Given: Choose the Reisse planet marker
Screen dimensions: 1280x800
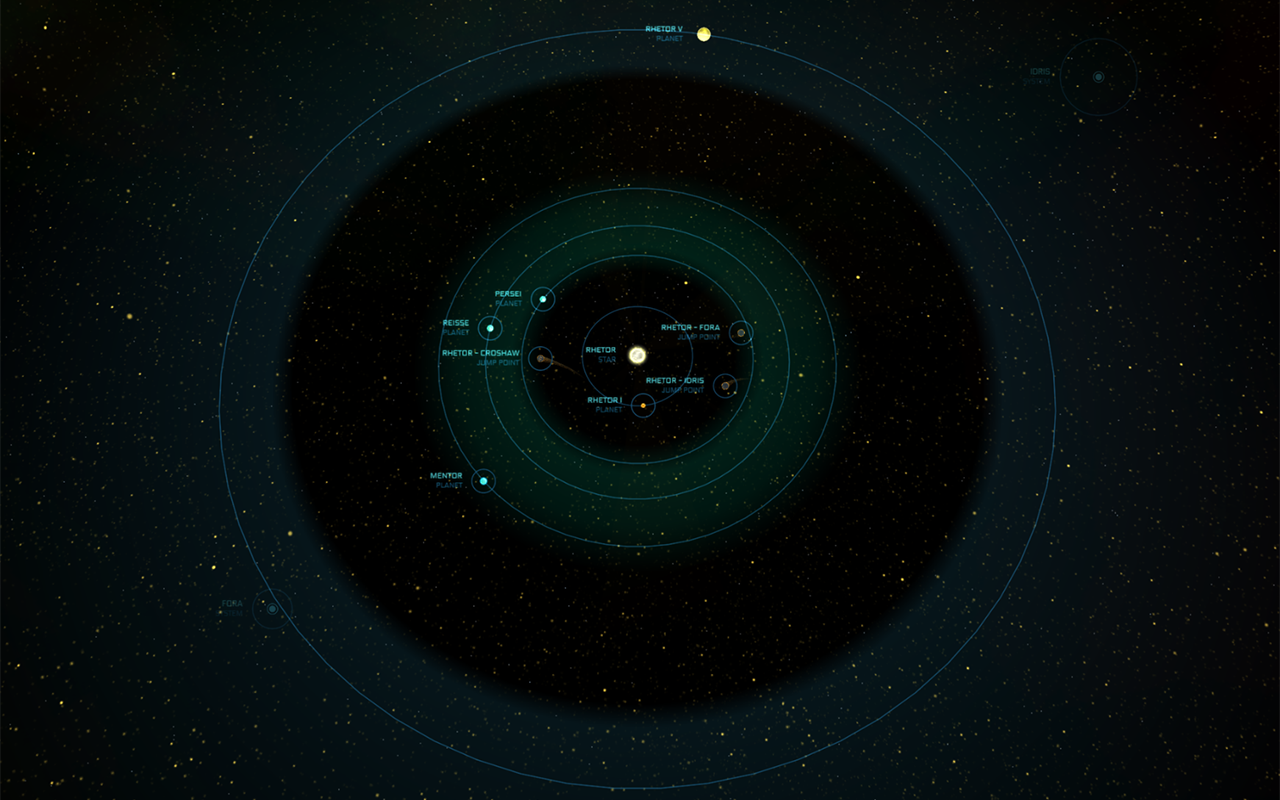Looking at the screenshot, I should coord(490,328).
